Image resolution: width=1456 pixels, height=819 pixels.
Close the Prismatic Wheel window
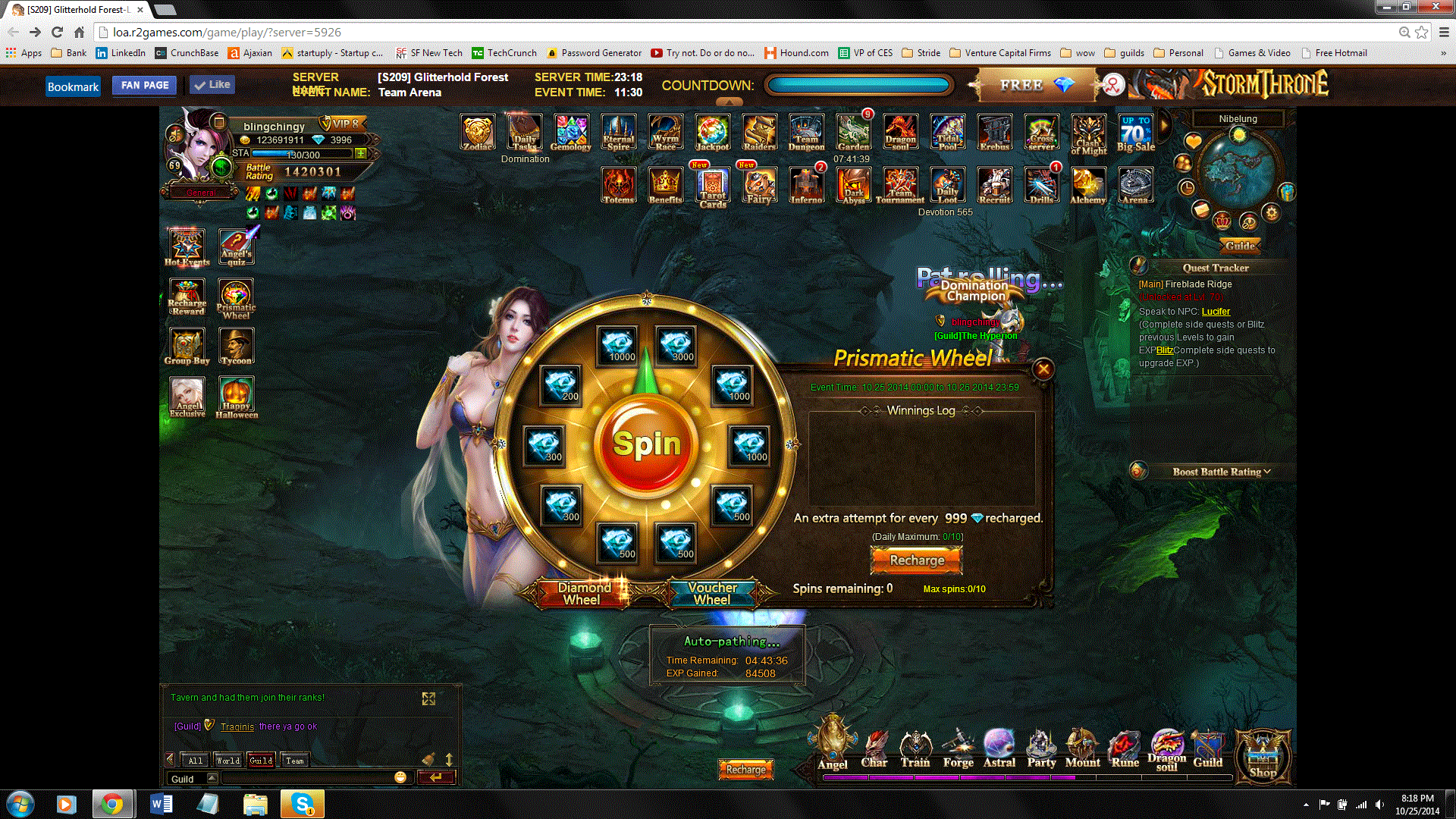pyautogui.click(x=1043, y=369)
